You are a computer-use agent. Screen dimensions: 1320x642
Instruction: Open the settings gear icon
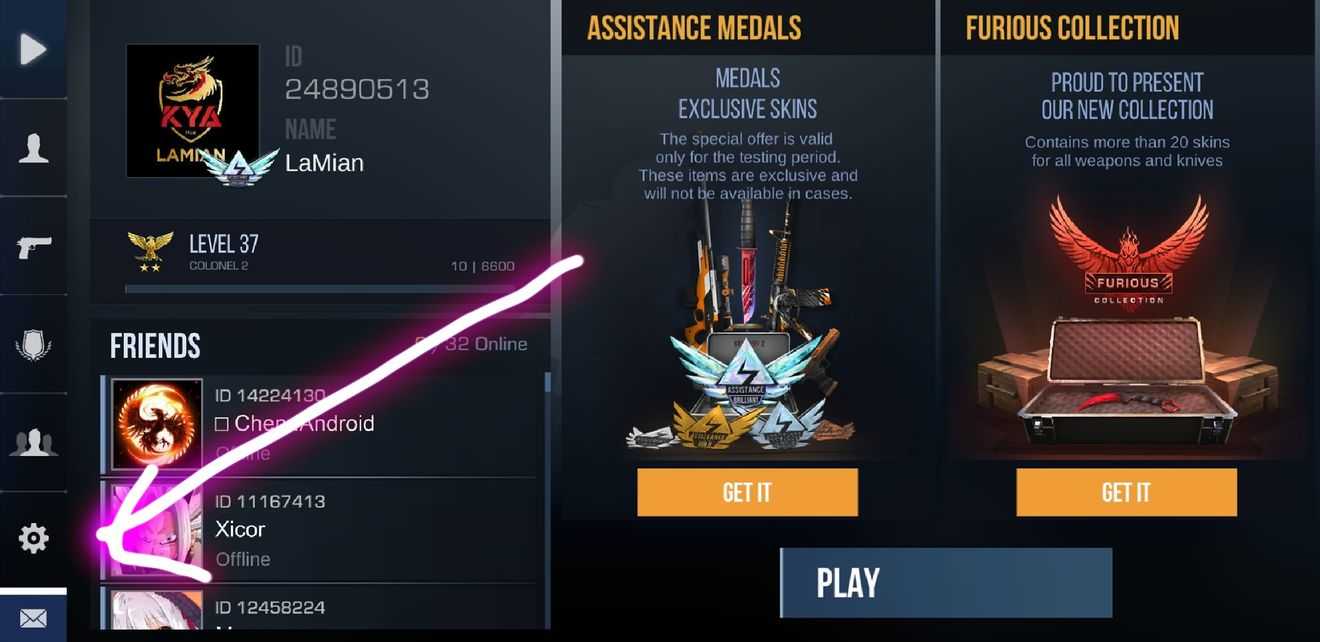(33, 539)
